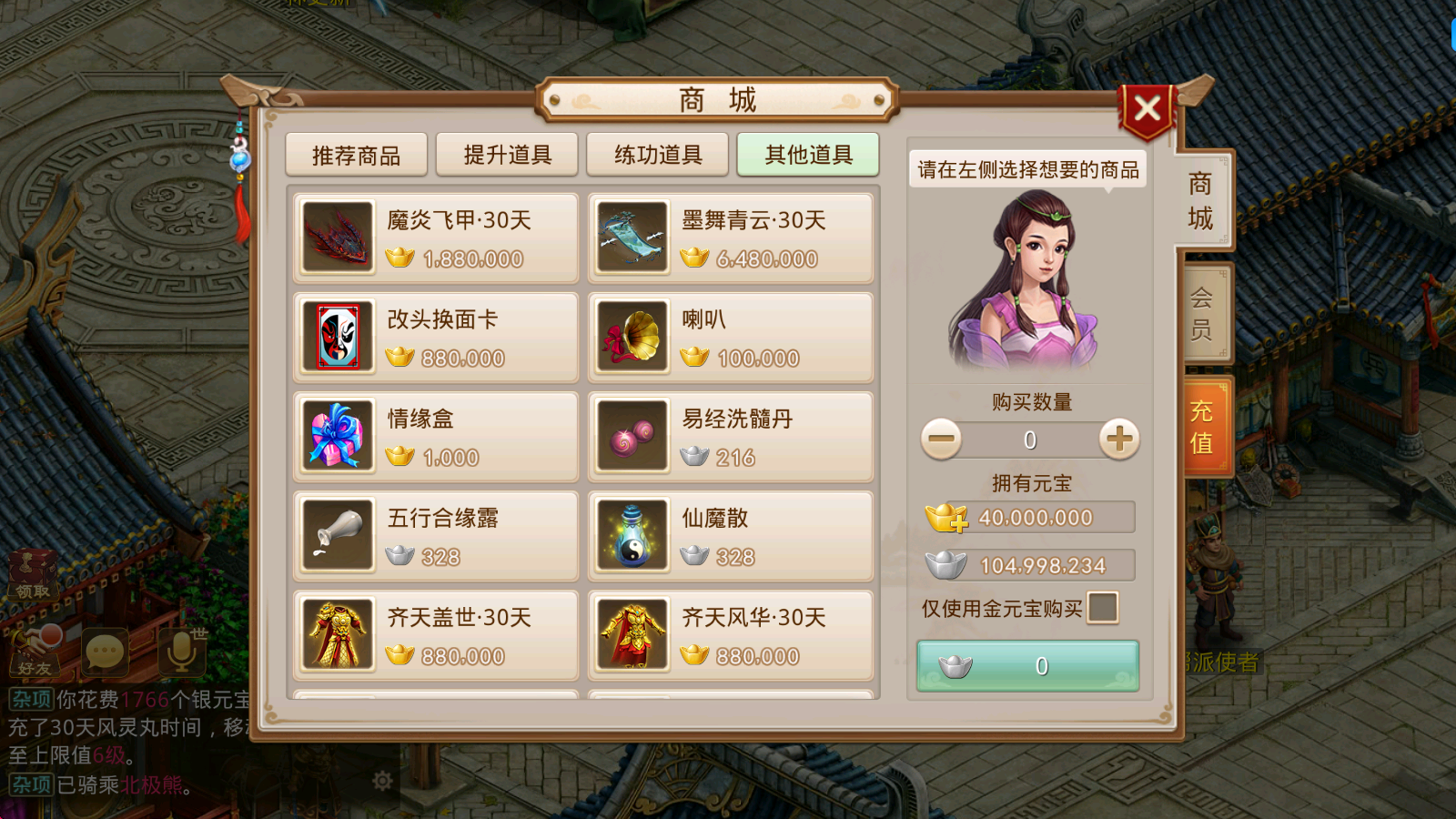Viewport: 1456px width, 819px height.
Task: Open the 充值 side panel tab
Action: click(1203, 425)
